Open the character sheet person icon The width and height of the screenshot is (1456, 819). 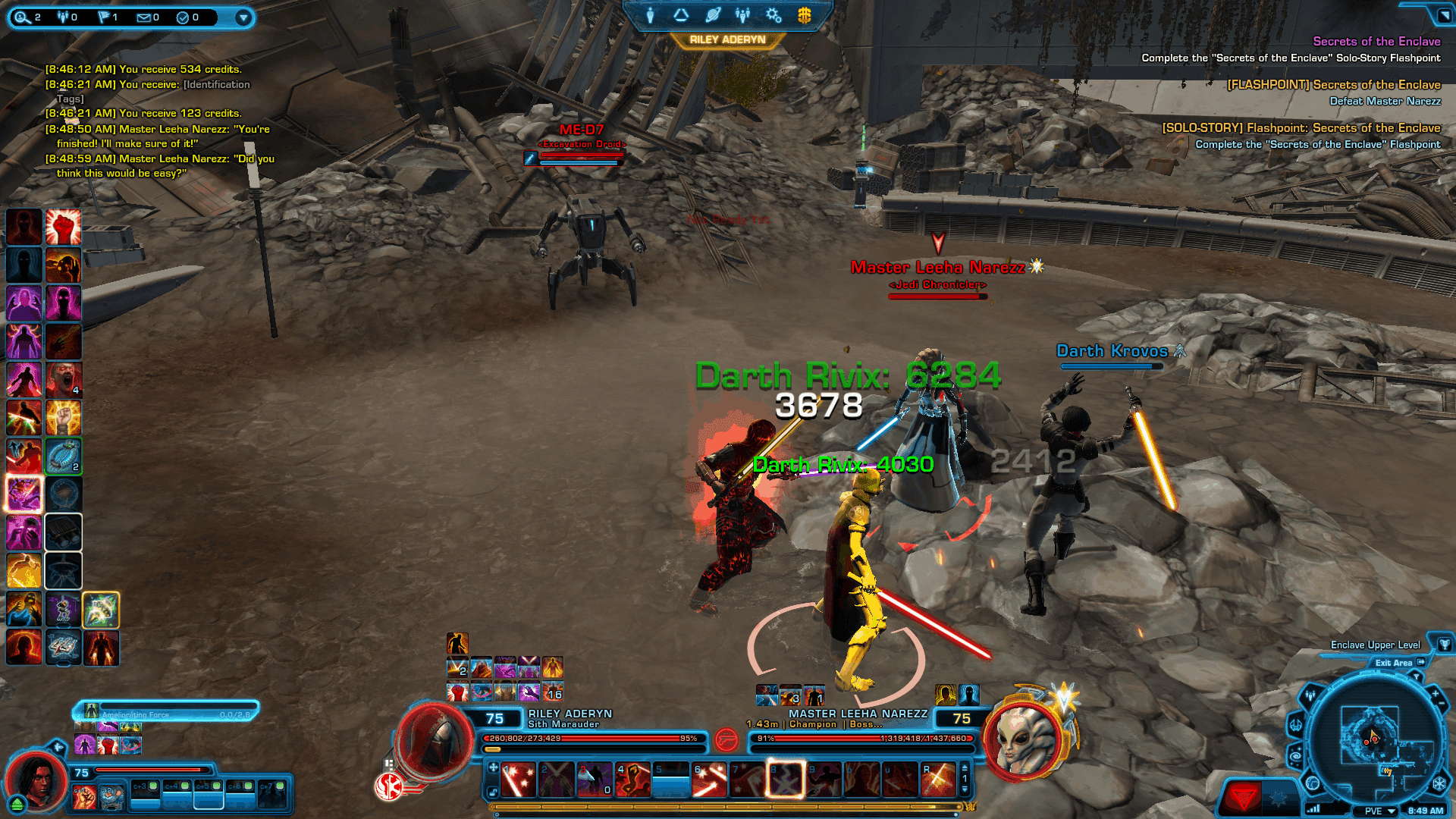coord(650,15)
